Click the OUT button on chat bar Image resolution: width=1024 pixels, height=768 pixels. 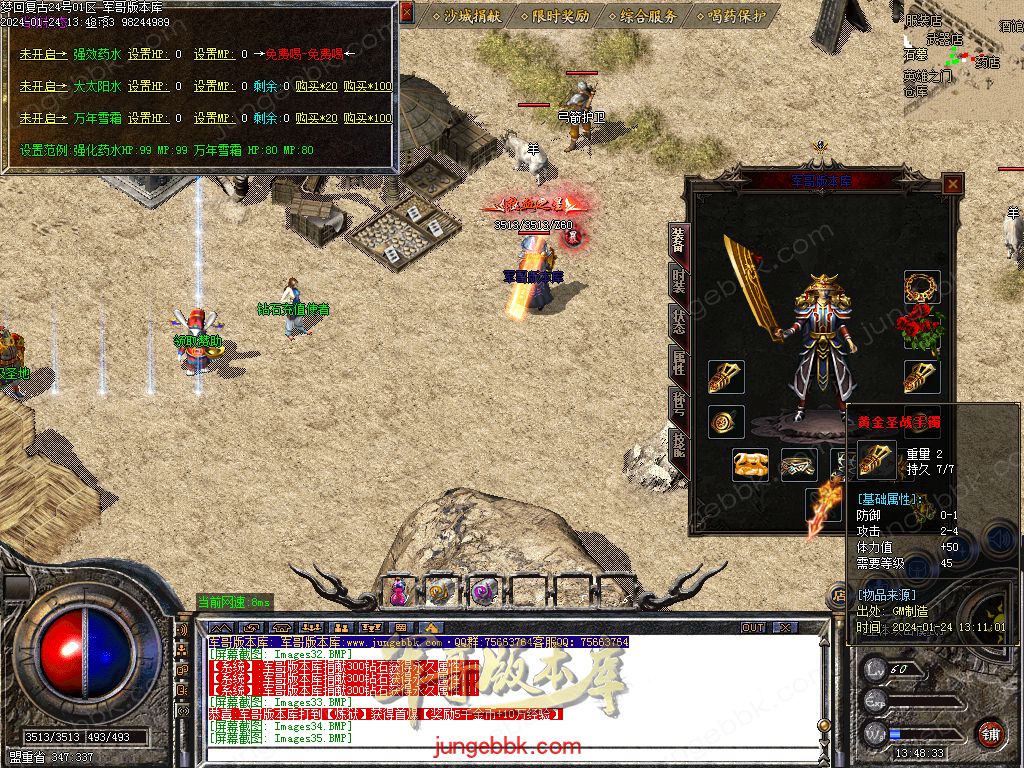pos(752,628)
